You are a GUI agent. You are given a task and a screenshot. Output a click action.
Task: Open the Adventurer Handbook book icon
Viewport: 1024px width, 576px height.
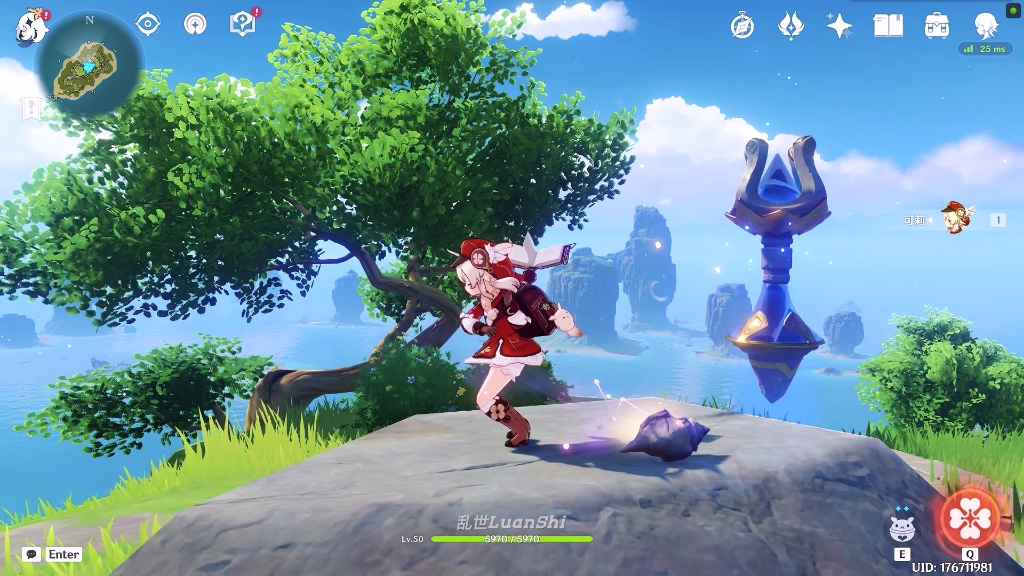pos(888,26)
